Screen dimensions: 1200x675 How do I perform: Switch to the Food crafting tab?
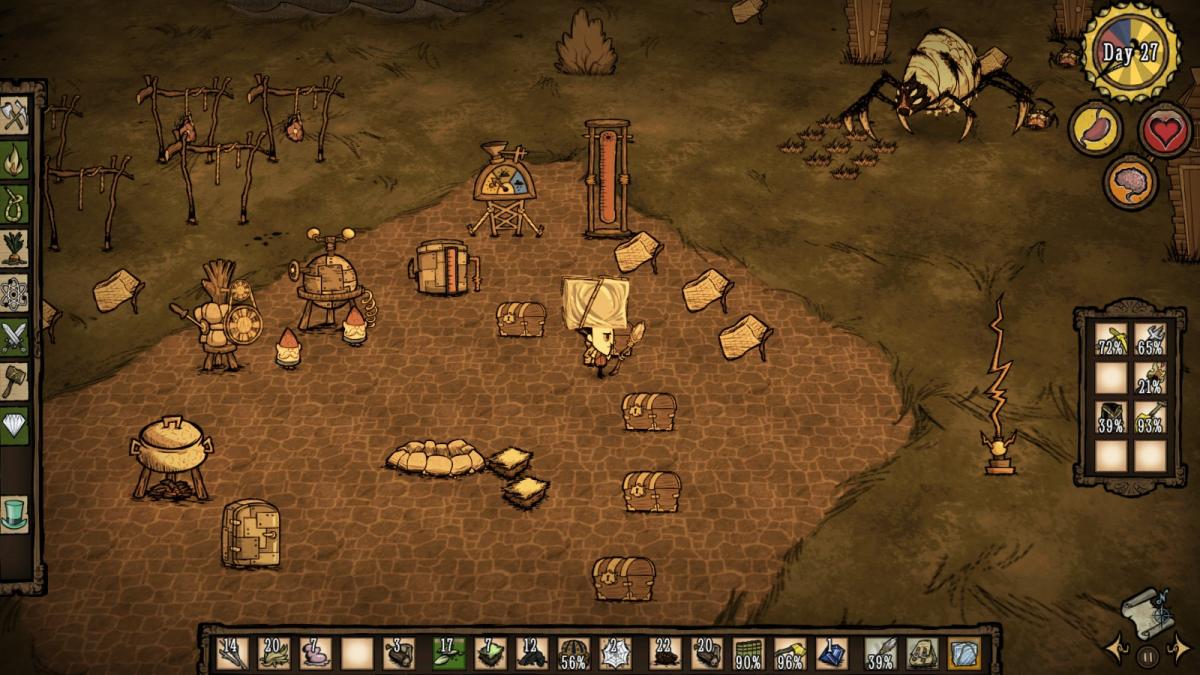pyautogui.click(x=14, y=247)
